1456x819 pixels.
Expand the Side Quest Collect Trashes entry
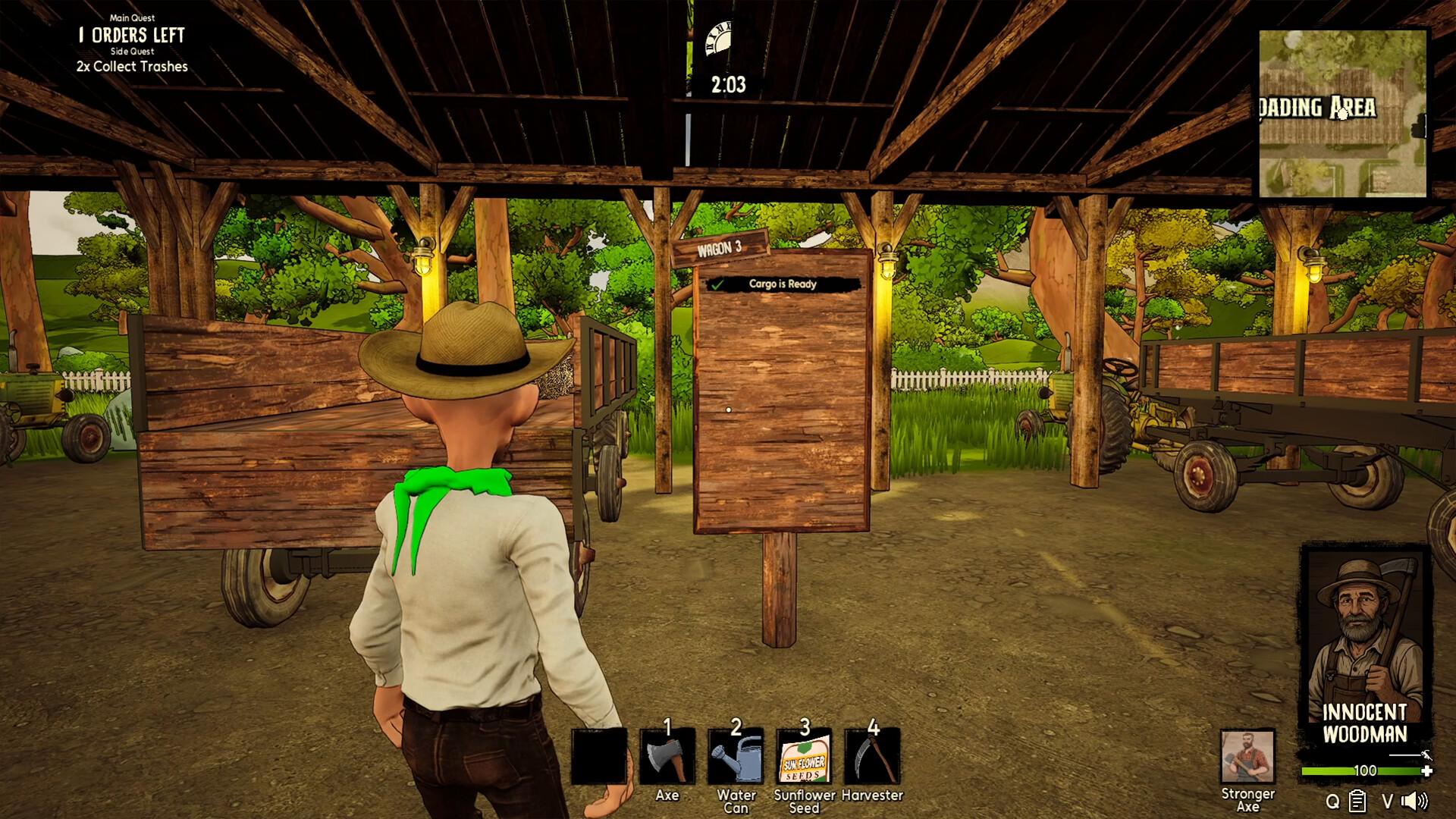click(x=130, y=67)
